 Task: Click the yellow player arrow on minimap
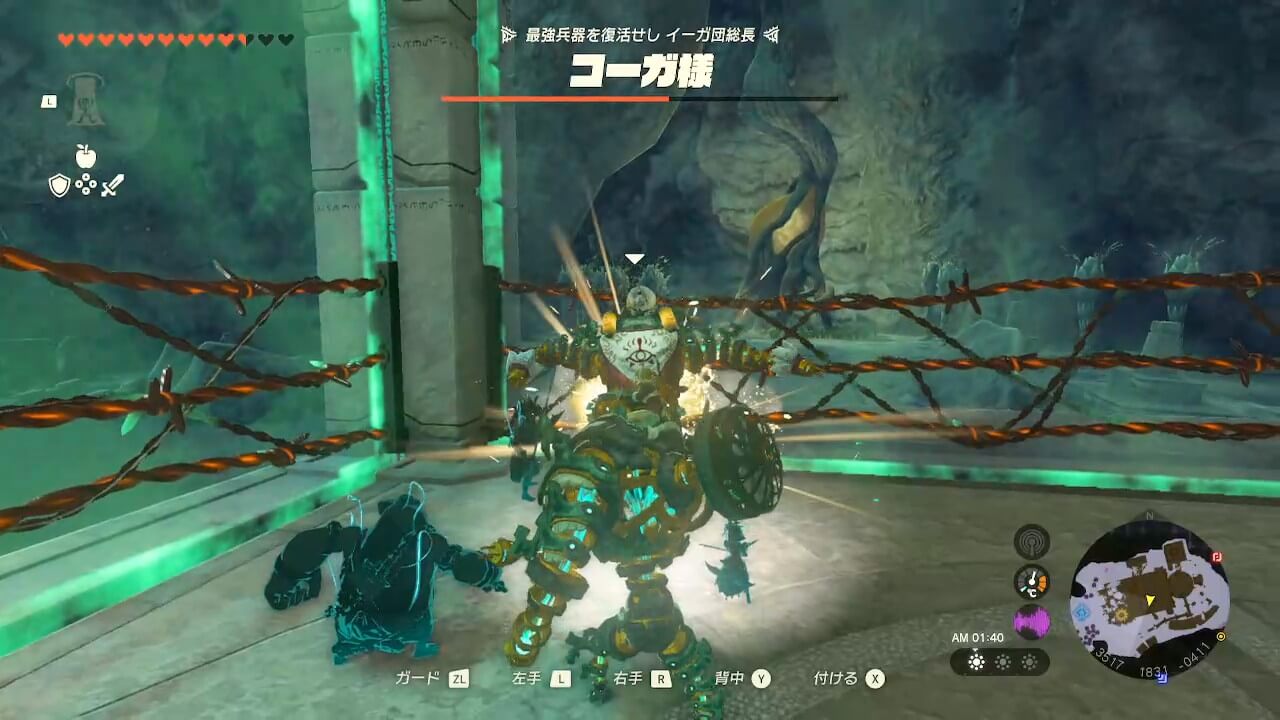click(x=1152, y=599)
